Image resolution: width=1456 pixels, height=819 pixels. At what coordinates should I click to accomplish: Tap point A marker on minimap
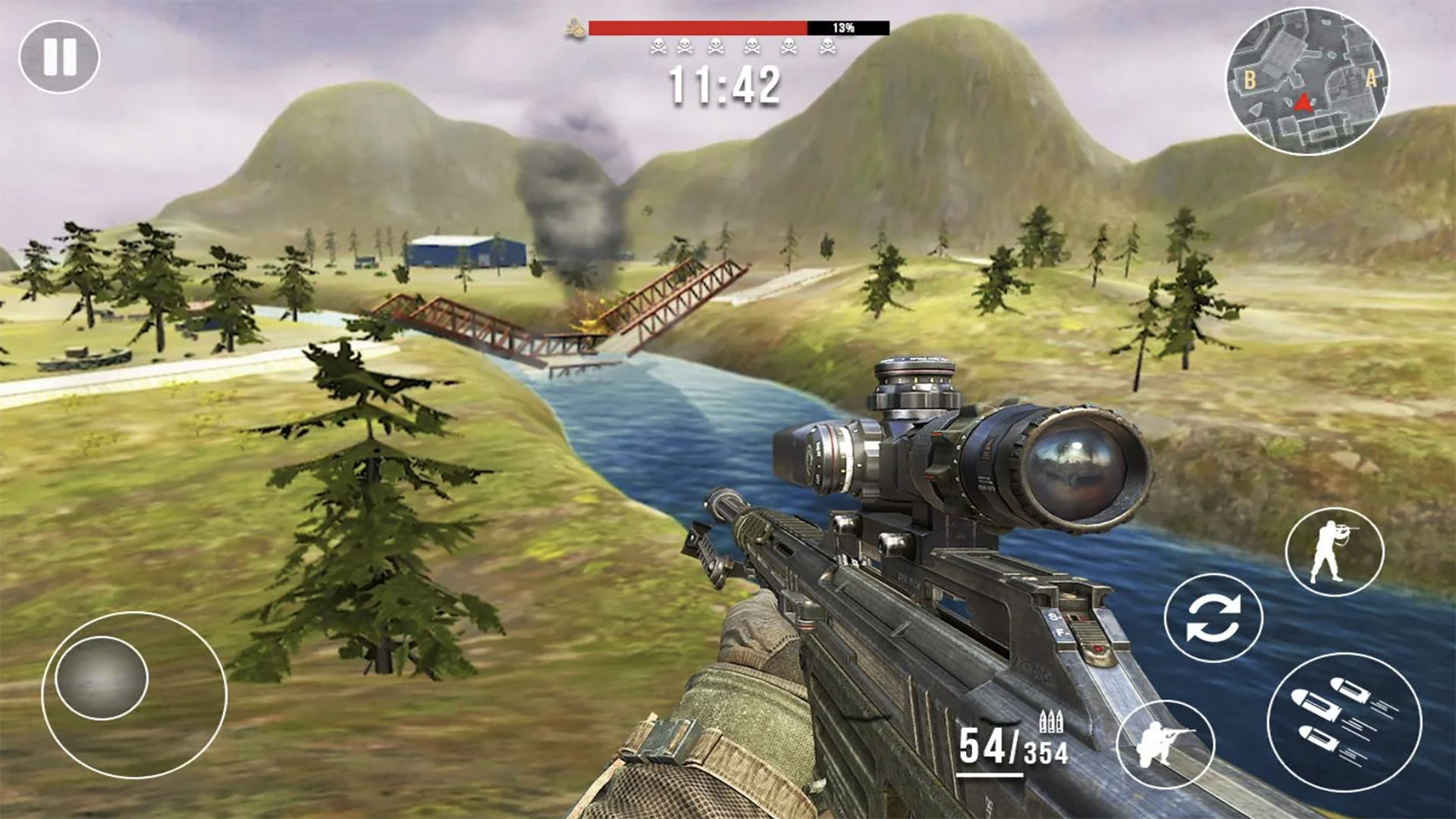pos(1371,78)
